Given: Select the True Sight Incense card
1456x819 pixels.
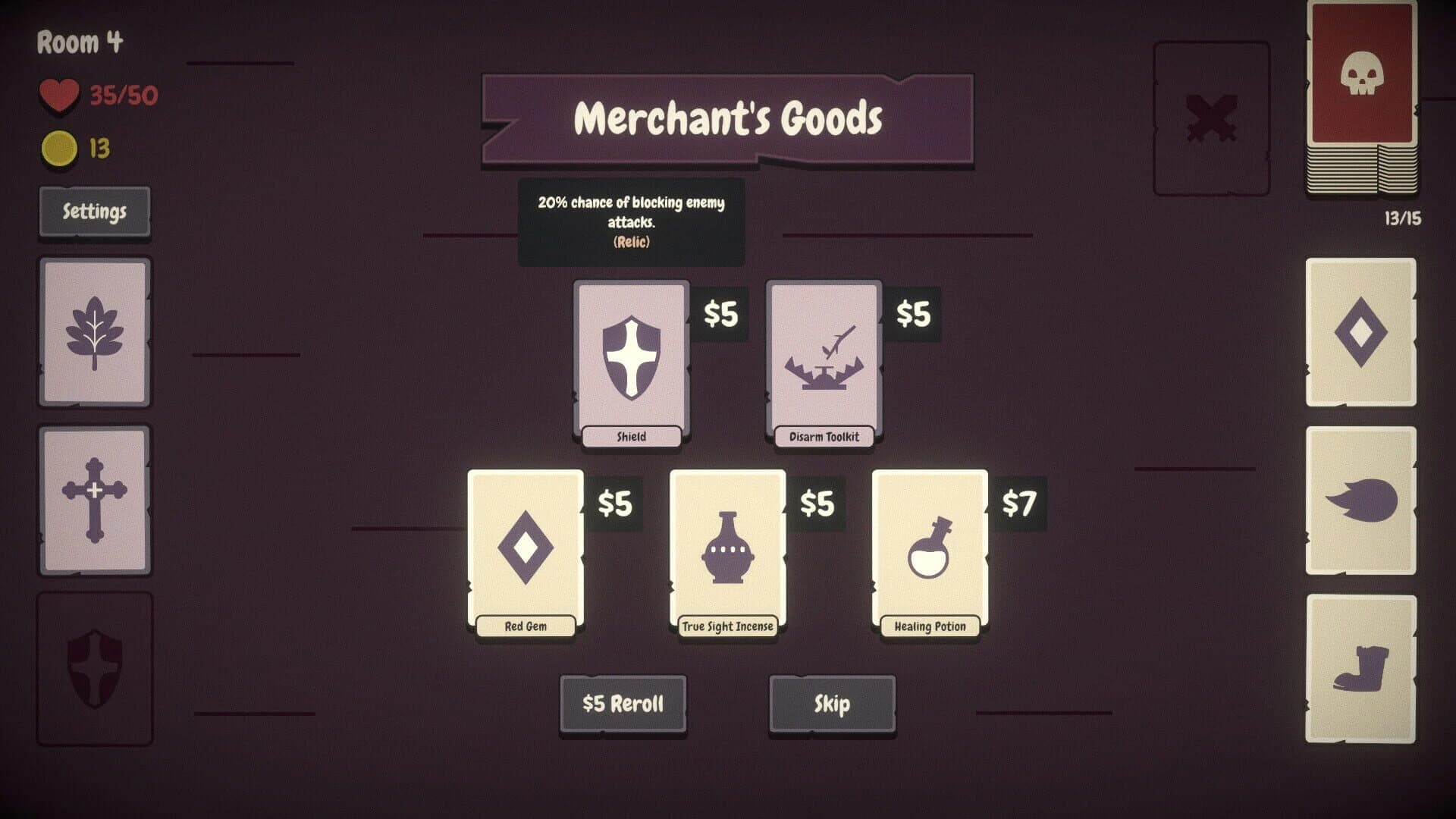Looking at the screenshot, I should [x=726, y=546].
